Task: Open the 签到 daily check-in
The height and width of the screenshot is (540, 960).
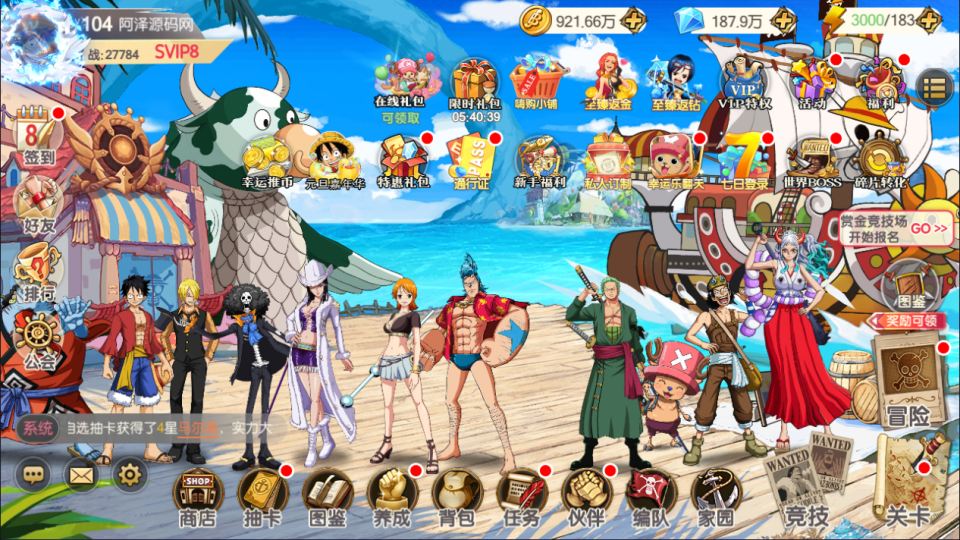Action: [x=38, y=138]
